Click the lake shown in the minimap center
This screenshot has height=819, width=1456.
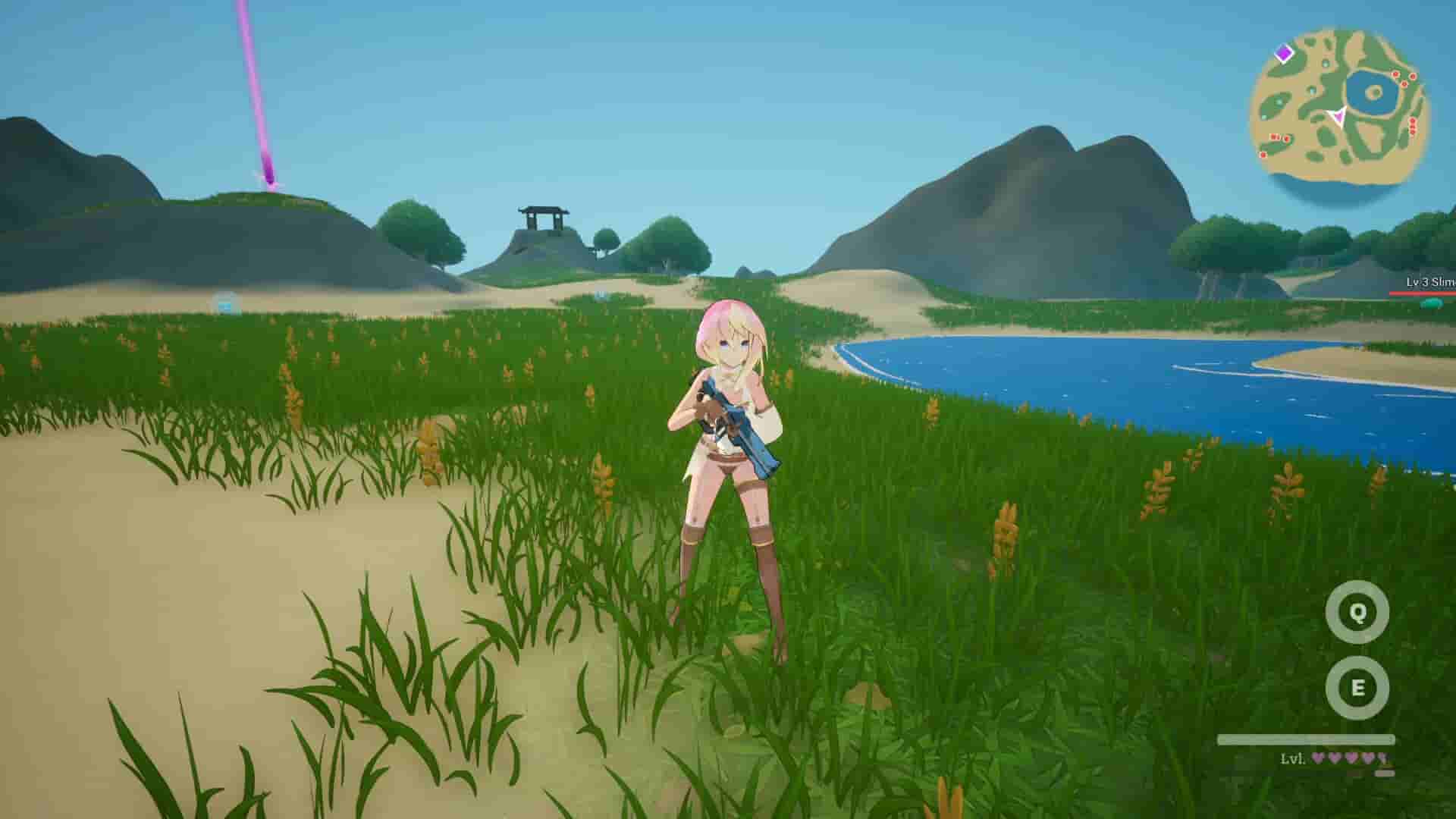[x=1373, y=91]
